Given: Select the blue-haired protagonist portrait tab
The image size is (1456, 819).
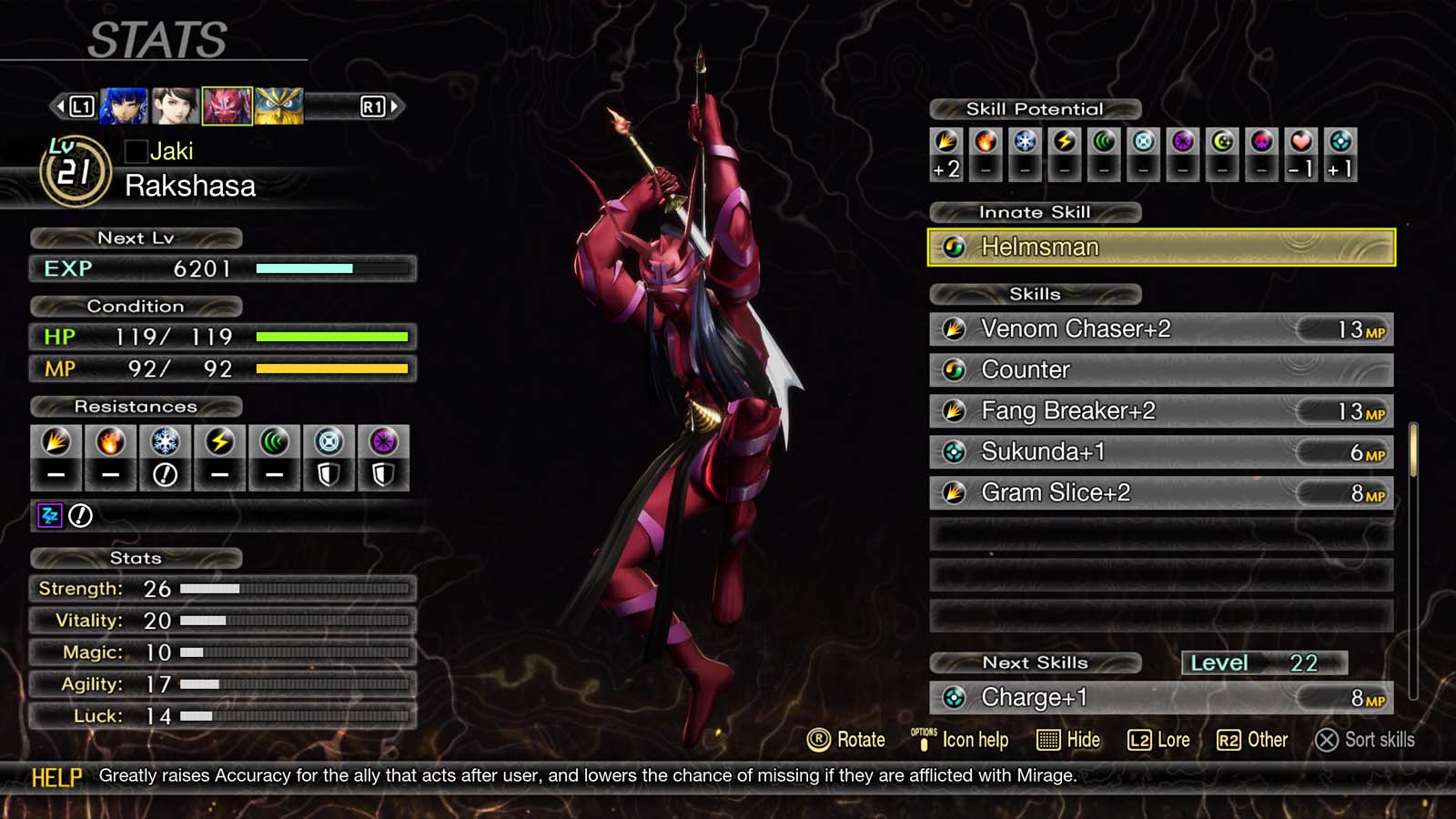Looking at the screenshot, I should [123, 105].
